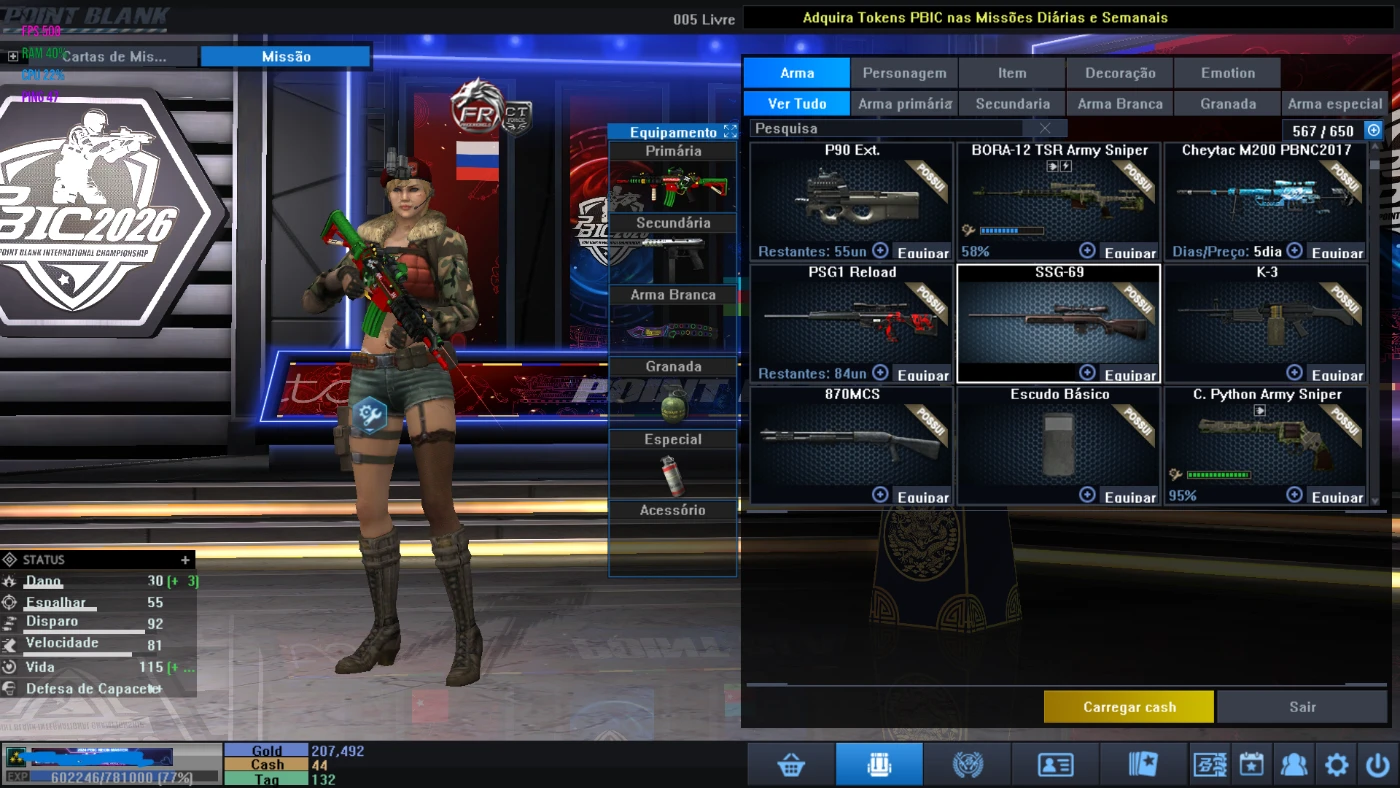The height and width of the screenshot is (788, 1400).
Task: Open settings via the gear icon
Action: coord(1336,765)
